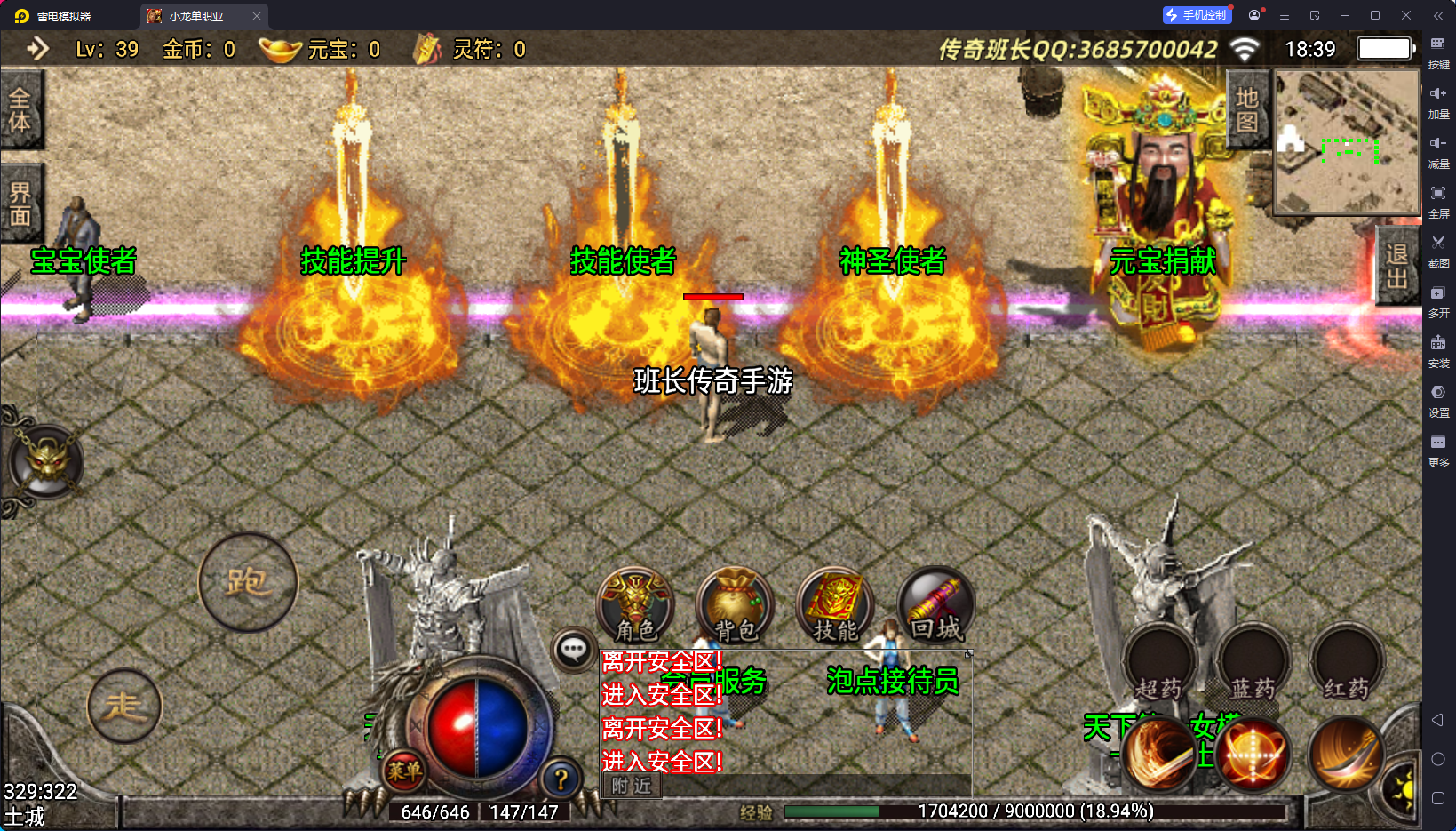Tap the 走 walk button
Screen dimensions: 1456x831
tap(124, 707)
